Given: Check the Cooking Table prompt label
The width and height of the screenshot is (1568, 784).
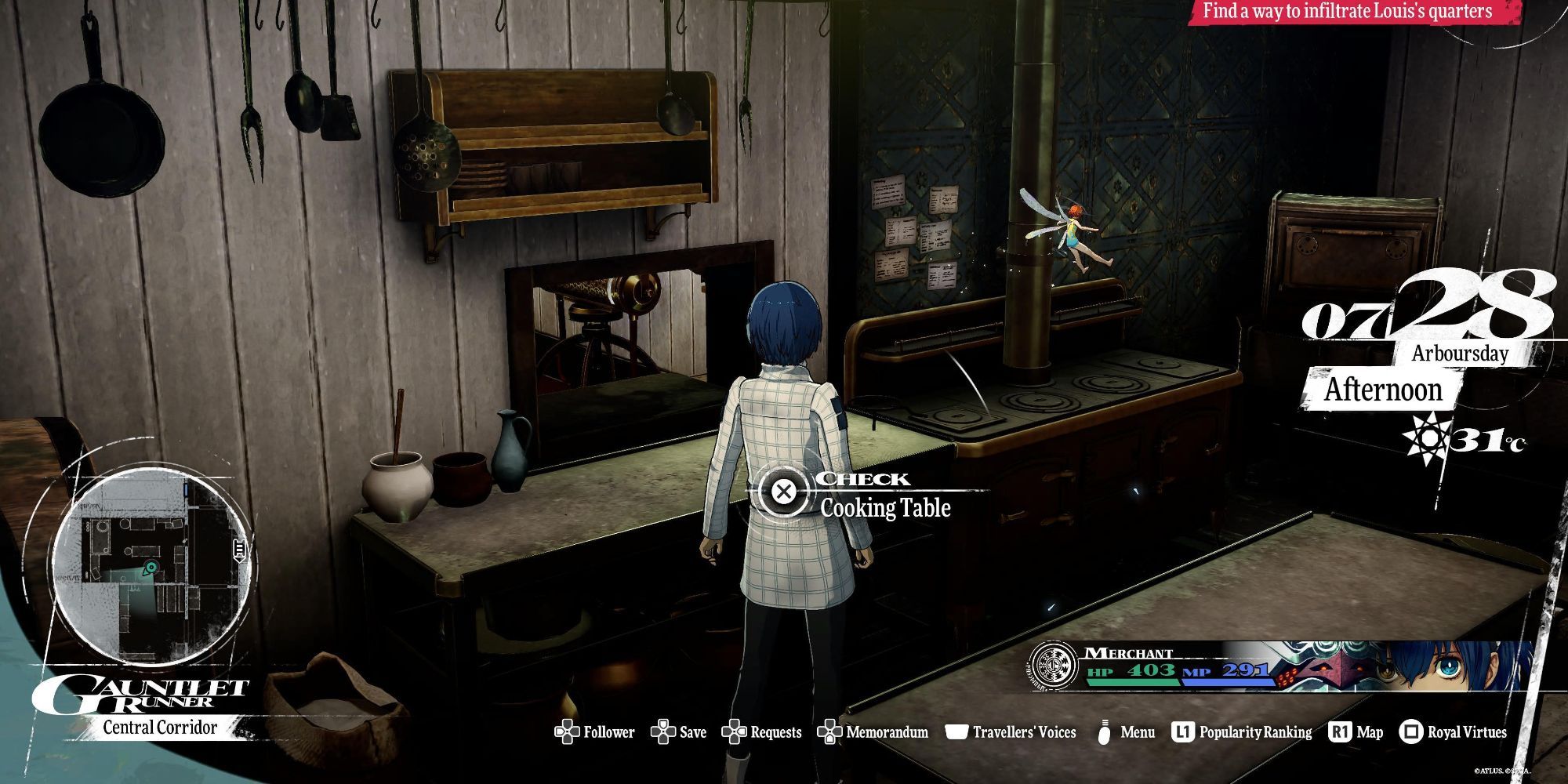Looking at the screenshot, I should point(885,508).
